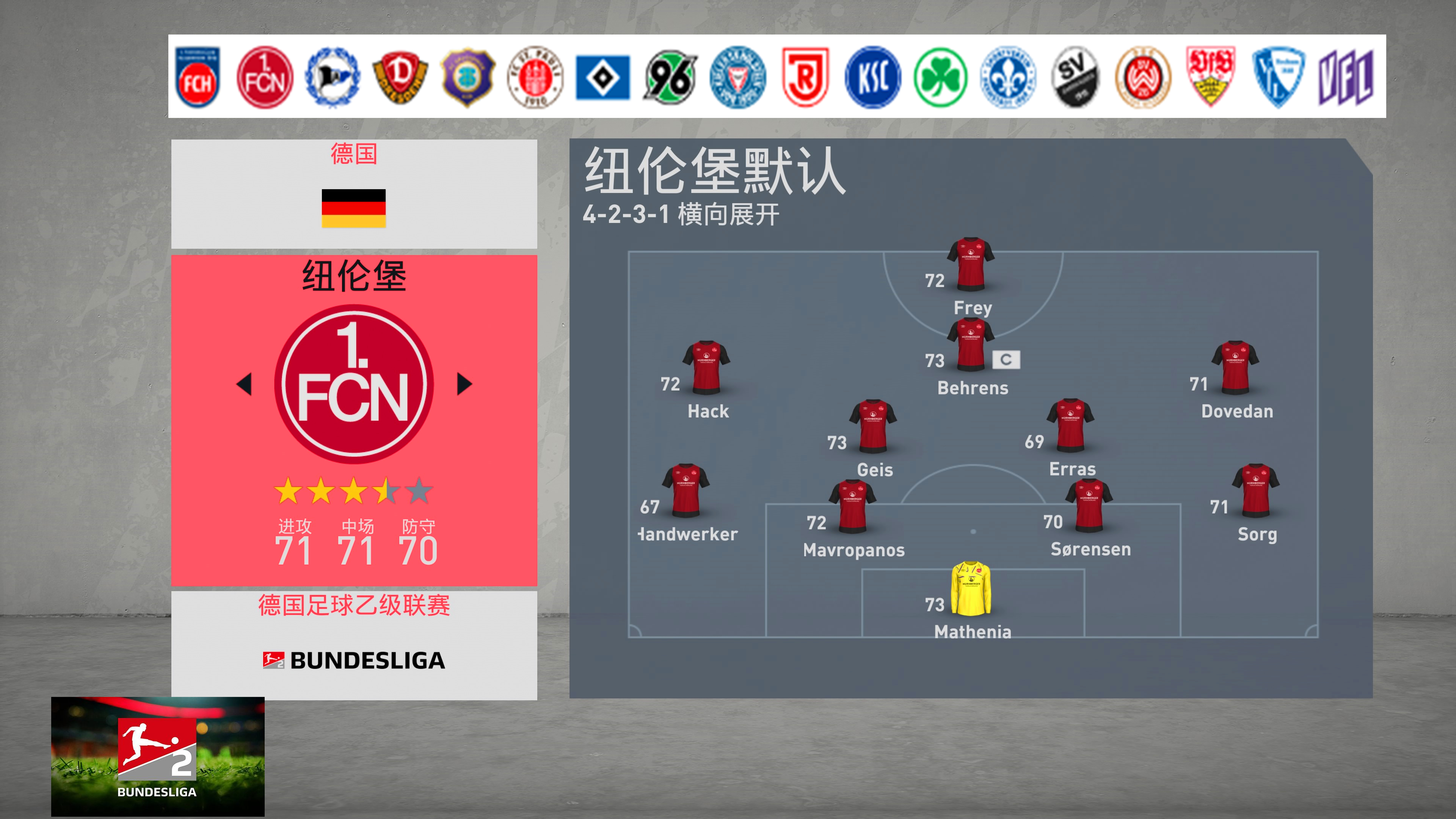Select striker Frey in the lineup
1456x819 pixels.
pos(971,265)
